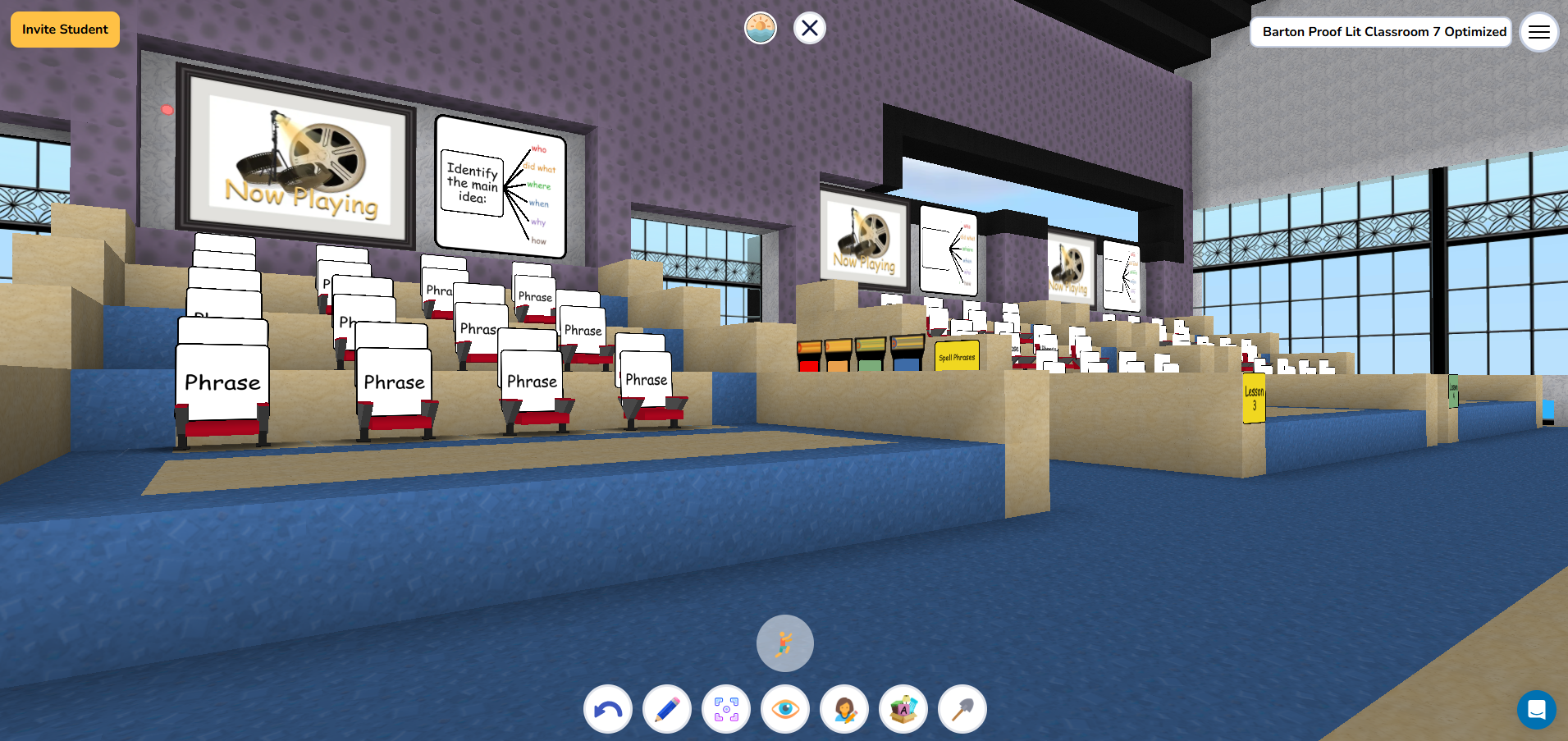Click the Now Playing movie screen
1568x741 pixels.
298,160
